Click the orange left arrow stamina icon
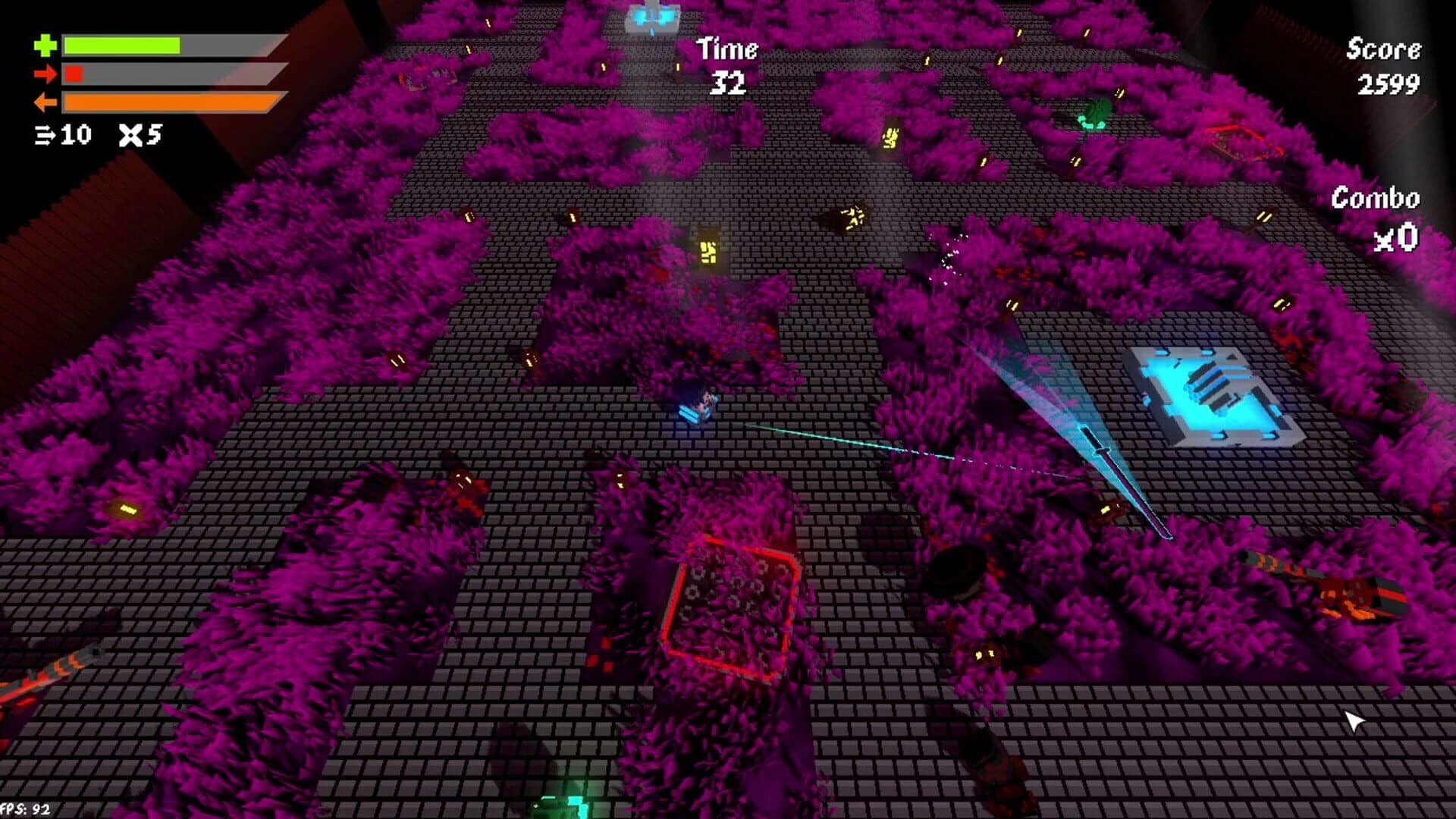The image size is (1456, 819). click(x=45, y=102)
